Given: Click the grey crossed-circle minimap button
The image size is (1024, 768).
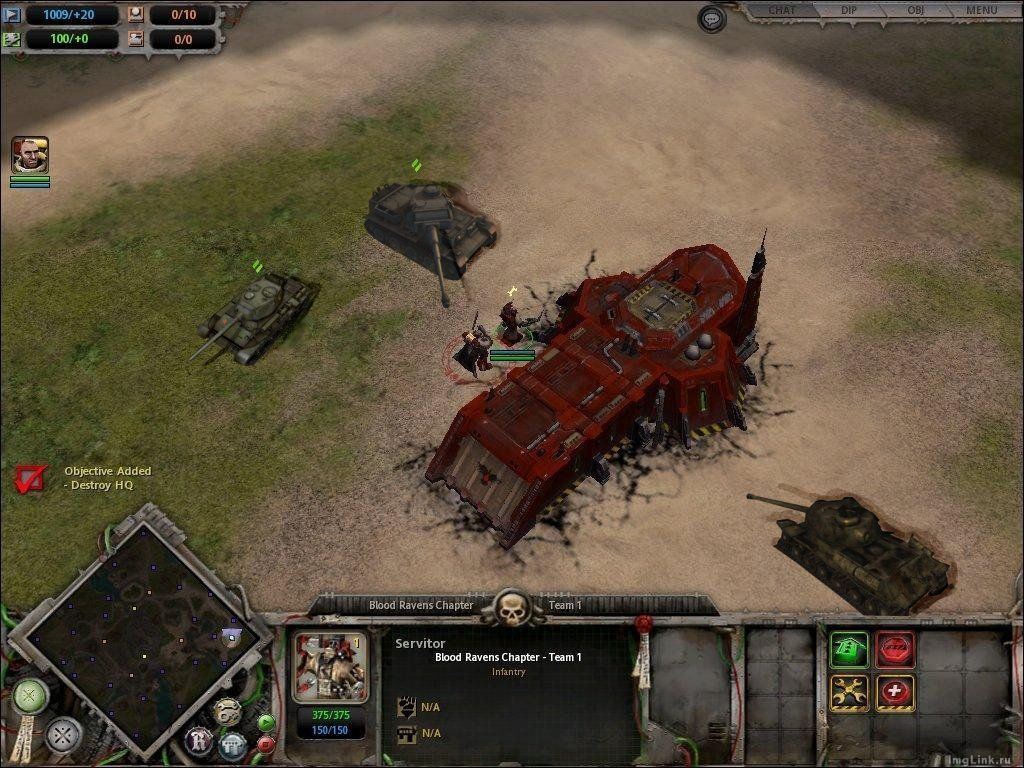Looking at the screenshot, I should click(63, 735).
